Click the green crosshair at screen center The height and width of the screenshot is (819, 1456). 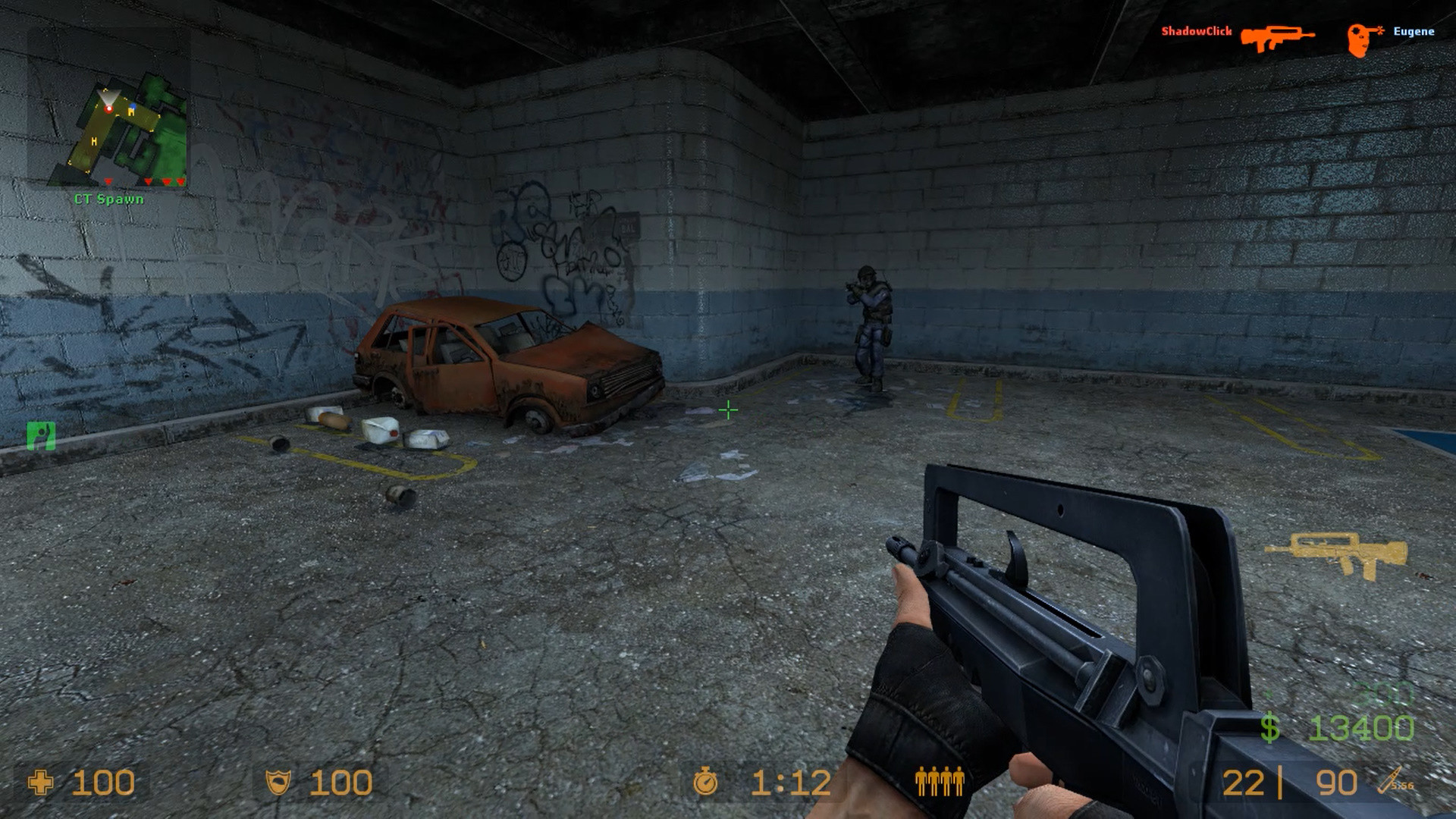[x=727, y=409]
